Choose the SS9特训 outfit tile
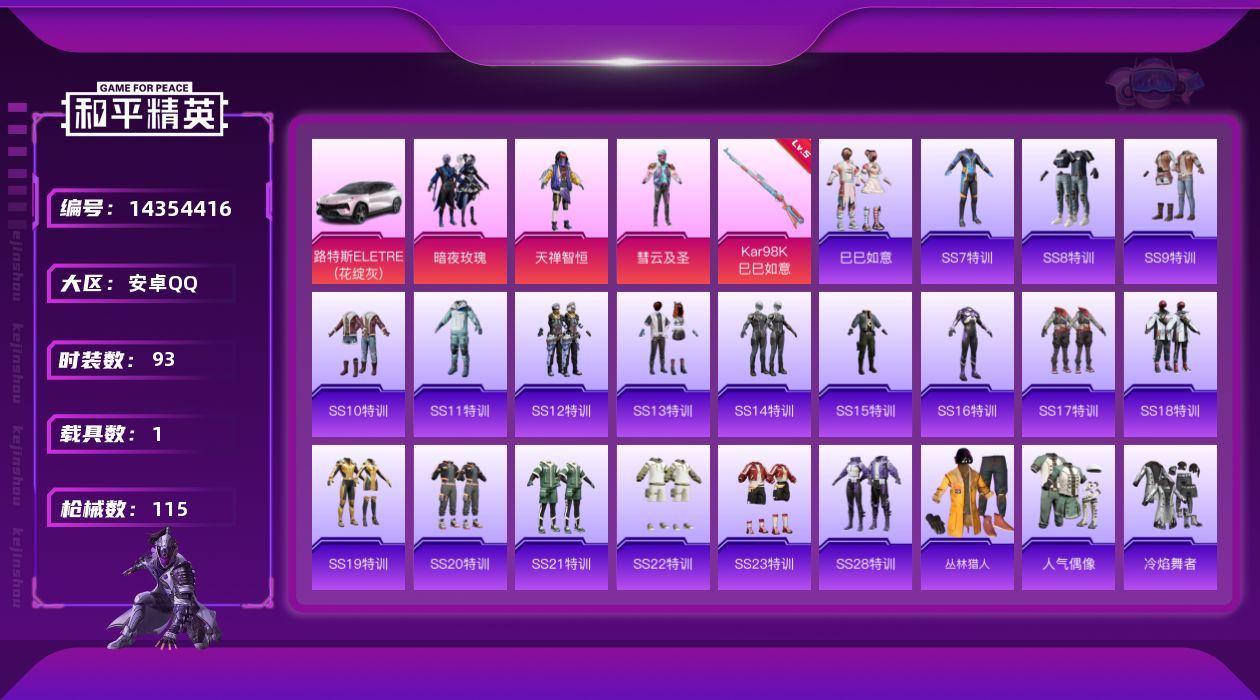Screen dimensions: 1260x700 point(1170,211)
